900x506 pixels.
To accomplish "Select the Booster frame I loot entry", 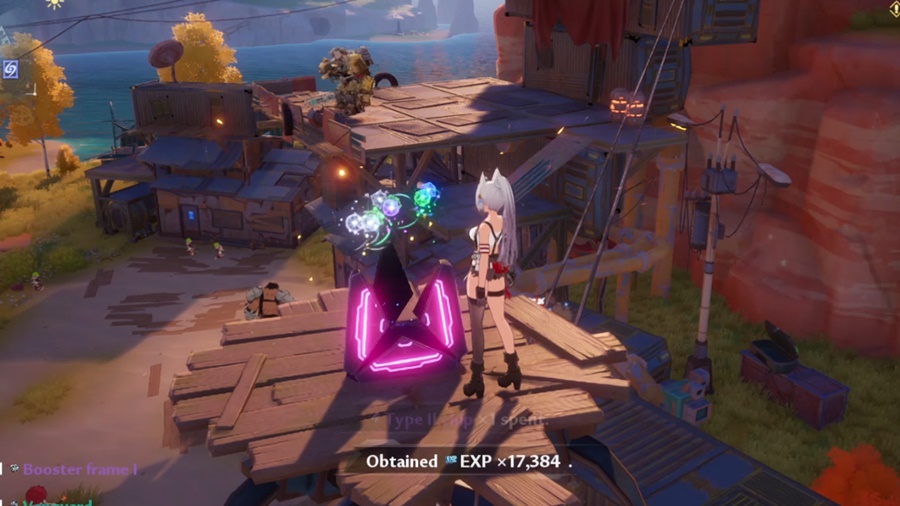I will coord(78,469).
